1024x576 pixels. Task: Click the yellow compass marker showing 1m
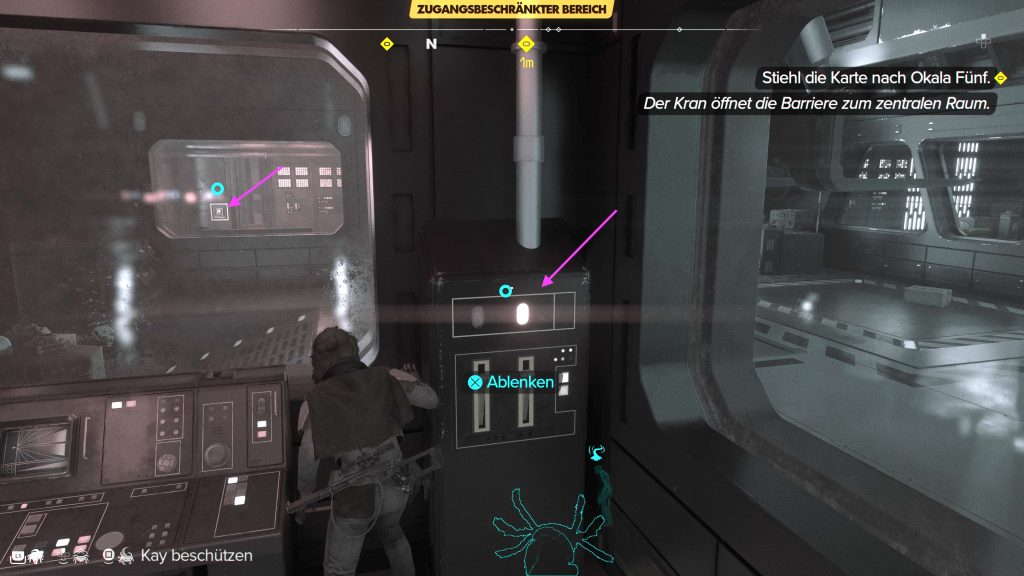pyautogui.click(x=526, y=45)
